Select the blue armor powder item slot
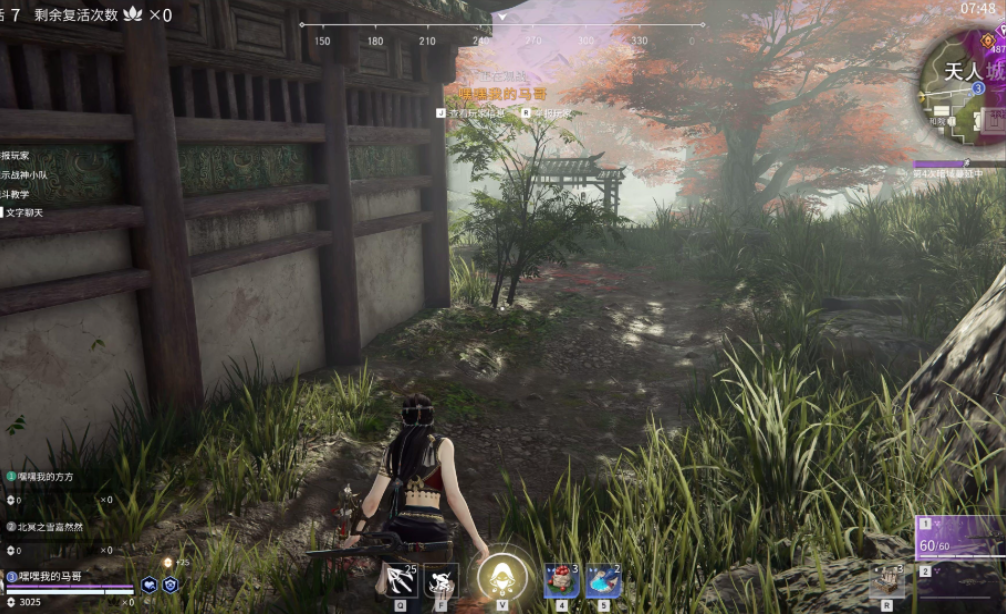The height and width of the screenshot is (614, 1006). [603, 580]
